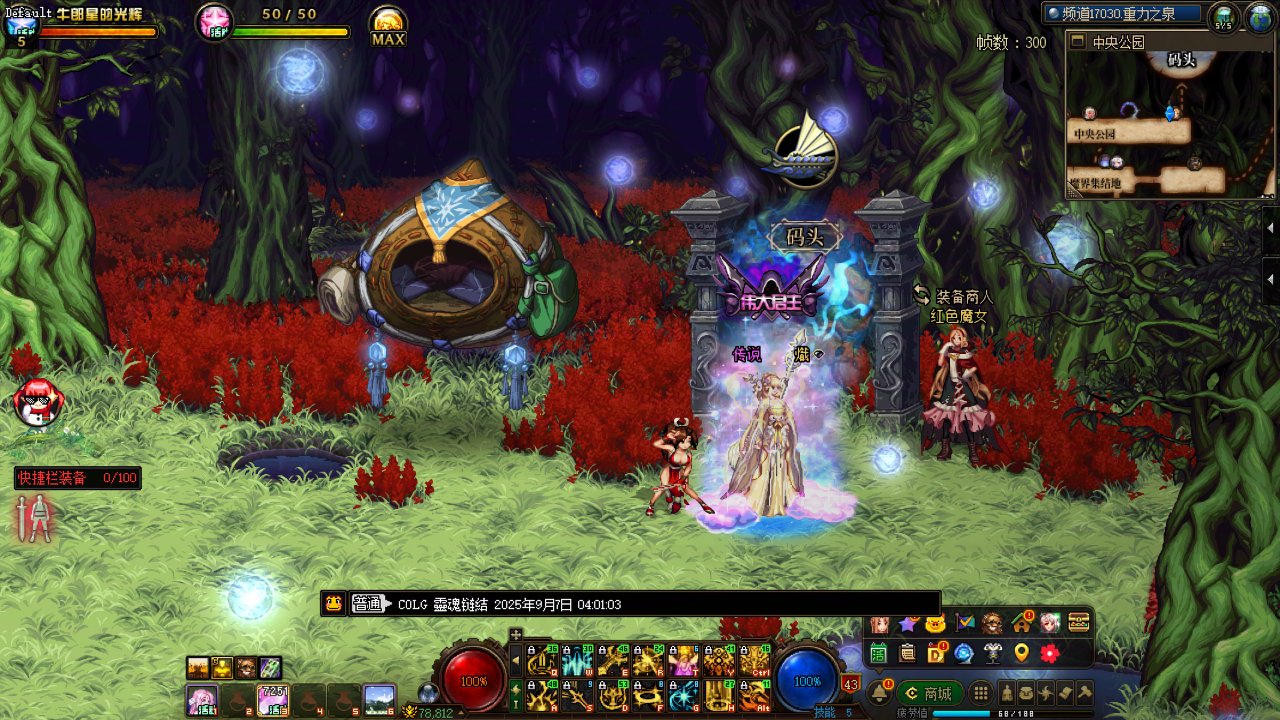Open the nine-dot grid menu

point(981,693)
